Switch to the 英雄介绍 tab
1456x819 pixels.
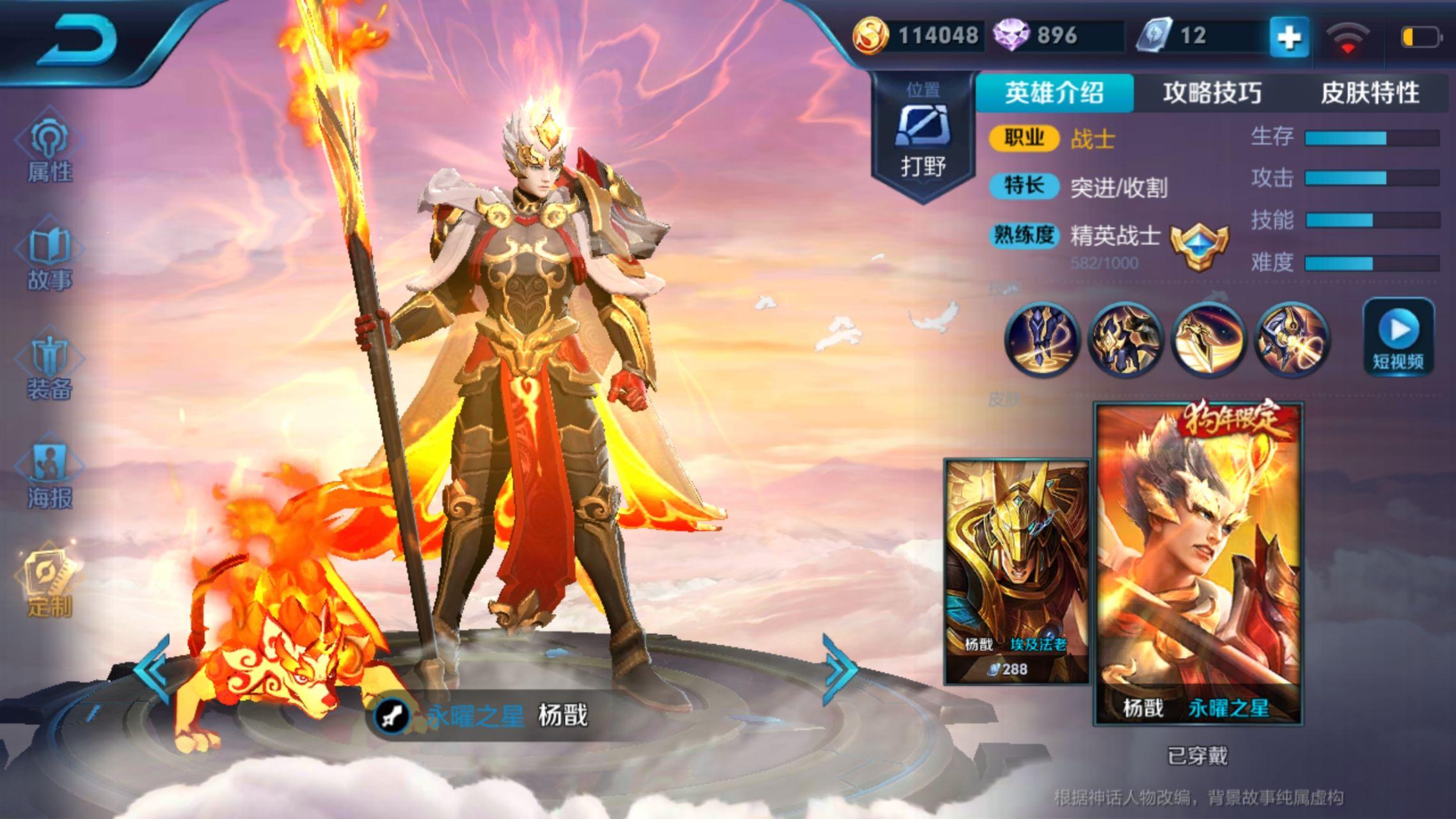(x=1054, y=93)
